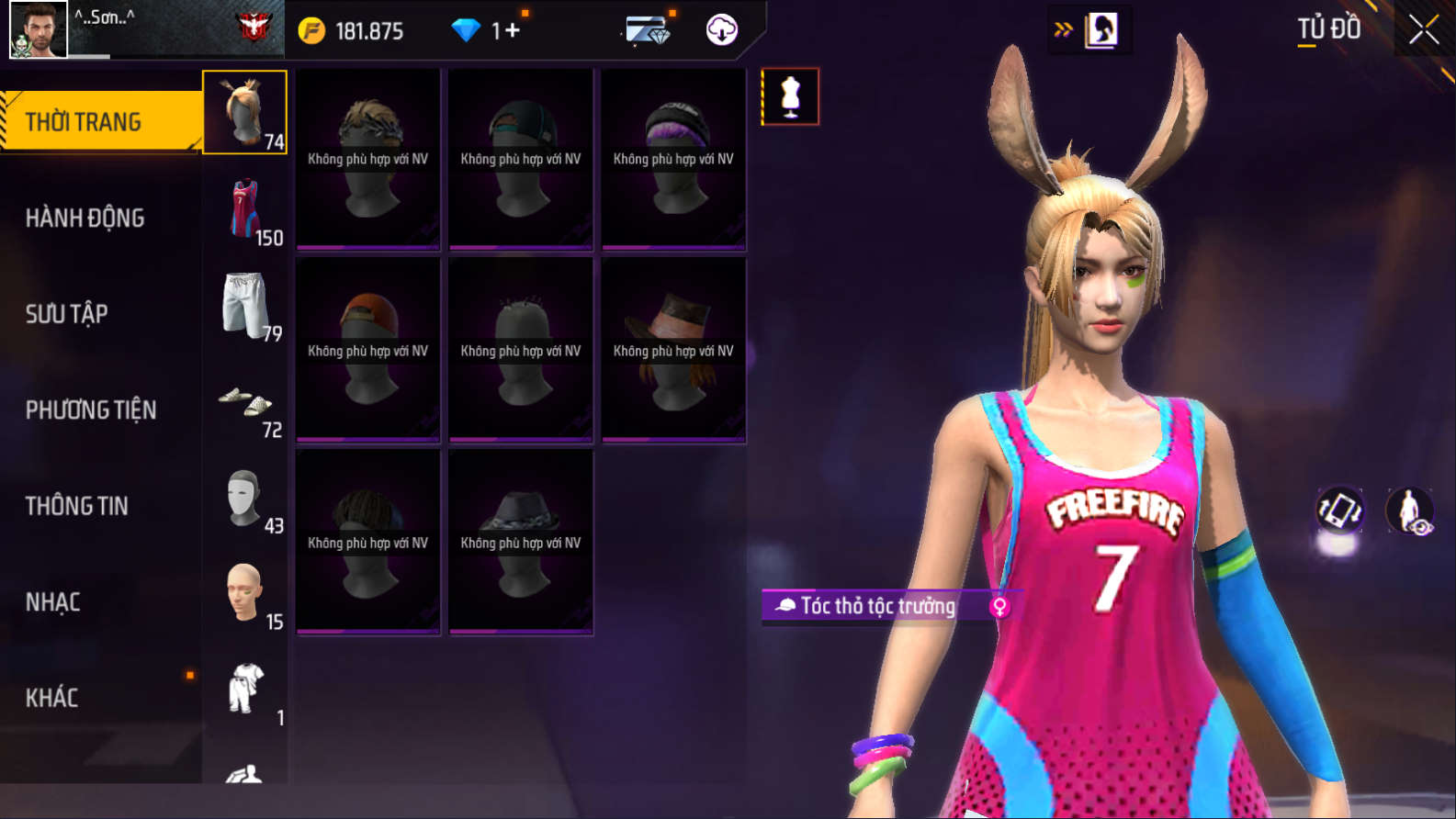Close the wardrobe with the X button
Screen dimensions: 1456x819
click(x=1423, y=30)
